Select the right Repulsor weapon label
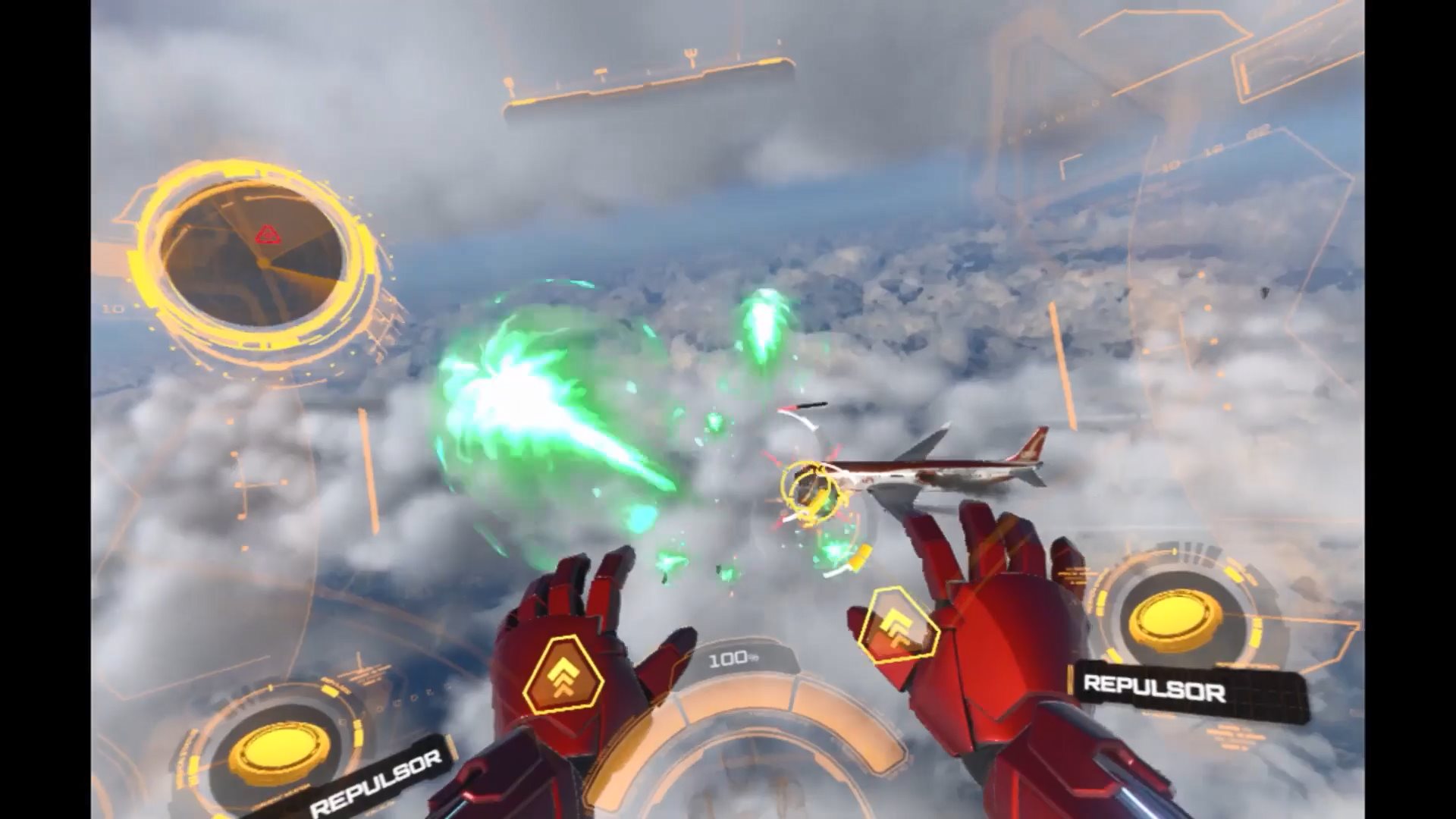 tap(1153, 689)
